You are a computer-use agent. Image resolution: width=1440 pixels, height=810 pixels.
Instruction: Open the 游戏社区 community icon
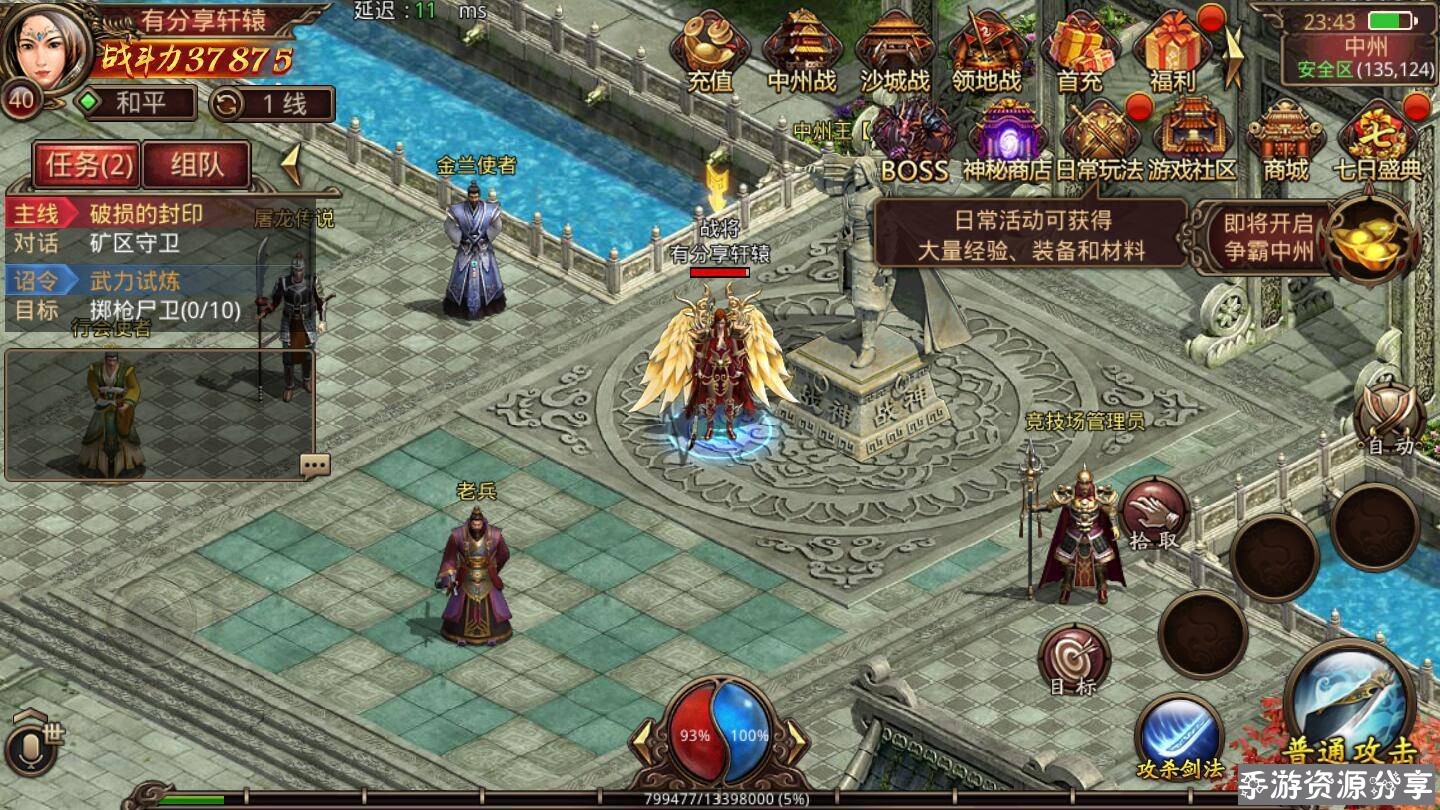1192,140
